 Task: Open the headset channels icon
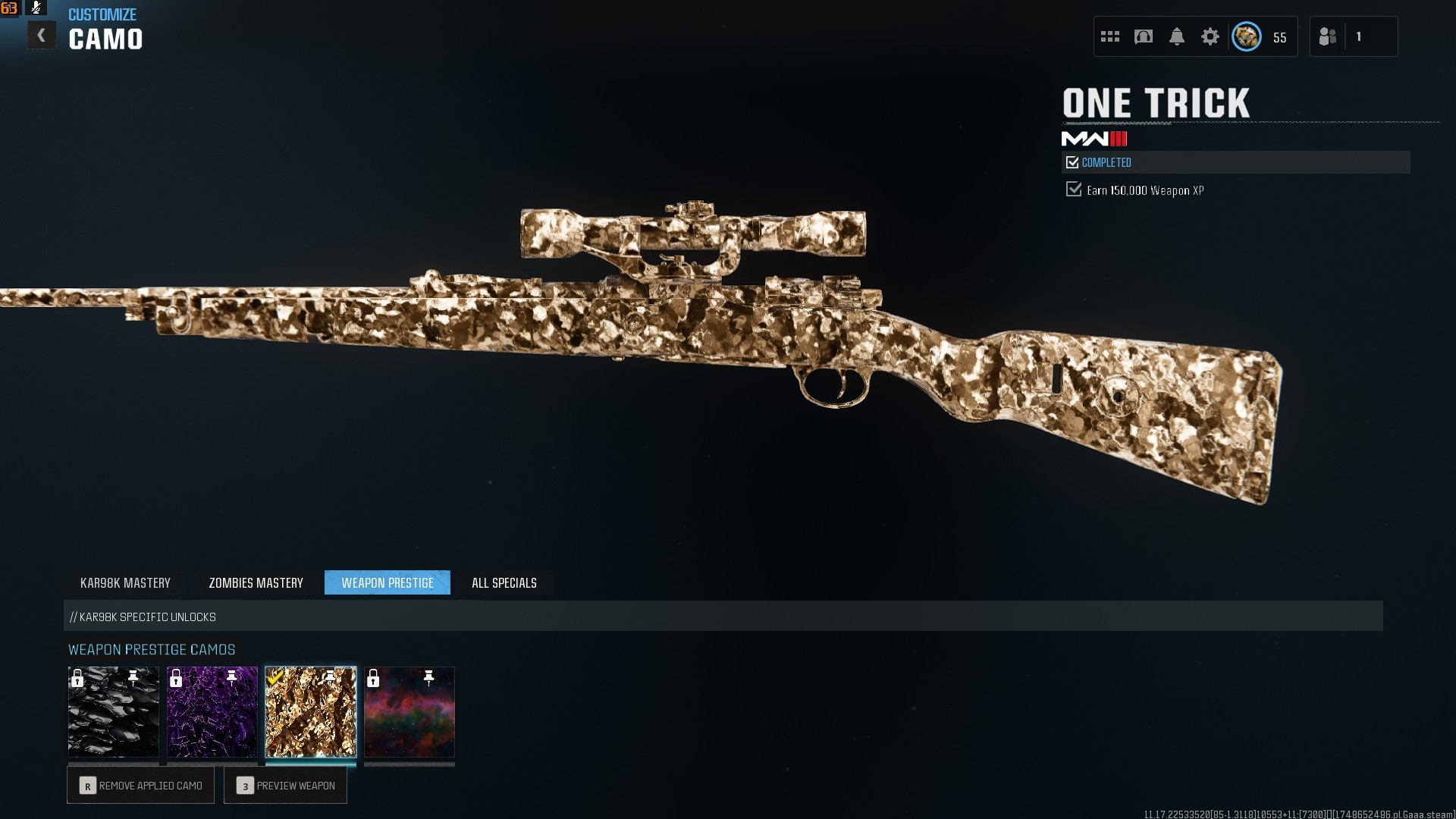click(1144, 36)
